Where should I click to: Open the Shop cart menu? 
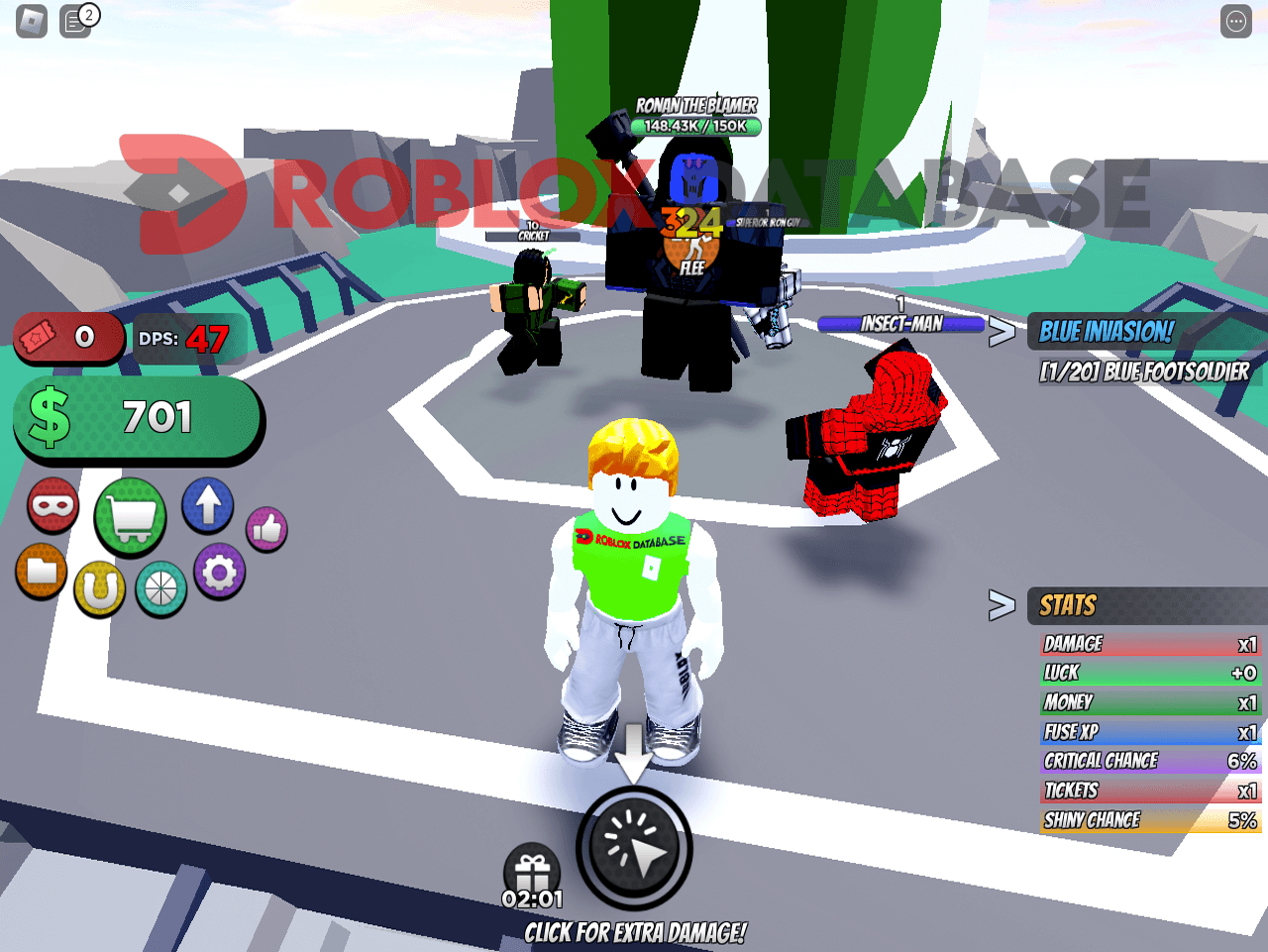click(x=129, y=516)
